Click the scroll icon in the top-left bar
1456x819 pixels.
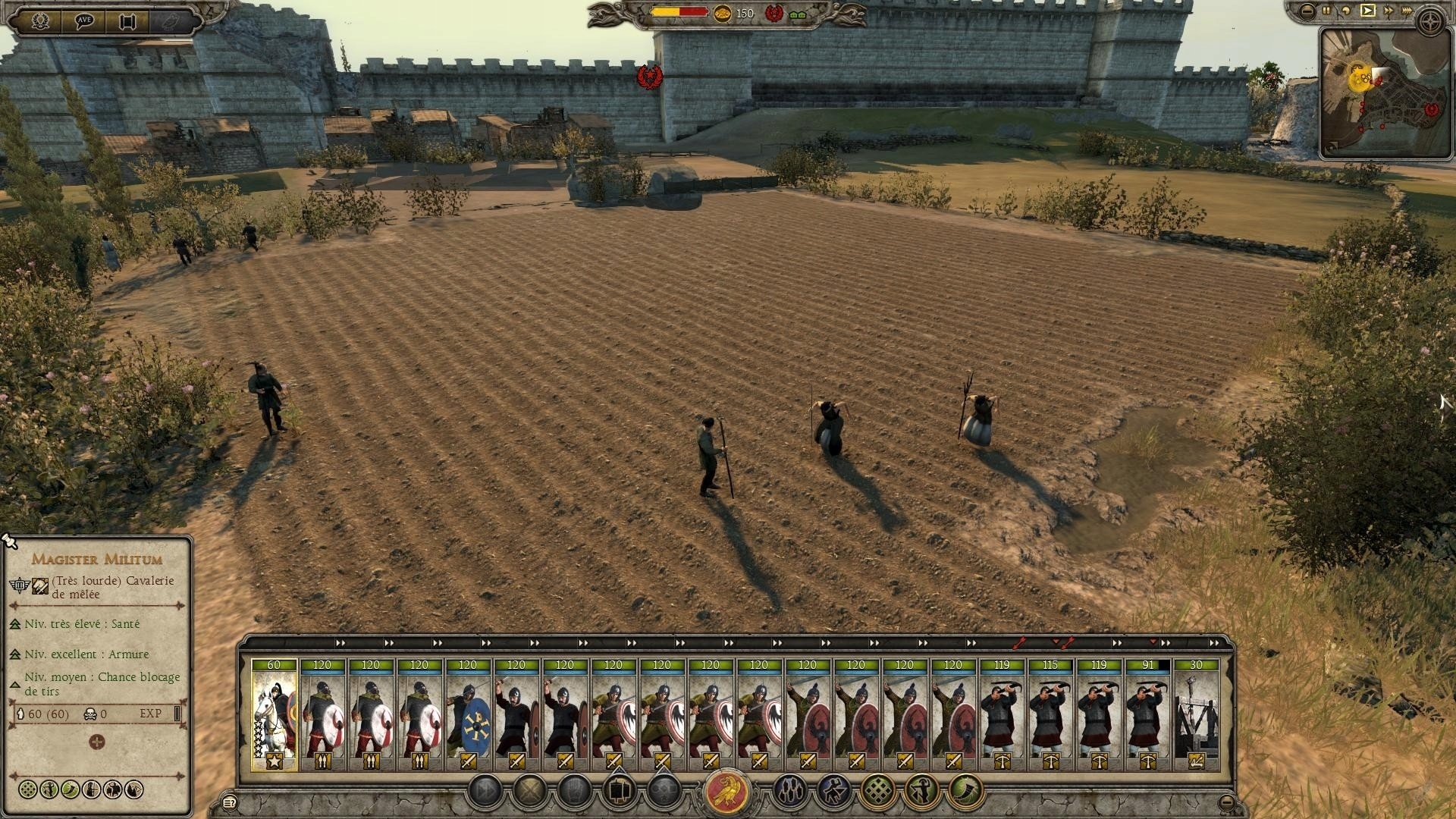(x=127, y=20)
